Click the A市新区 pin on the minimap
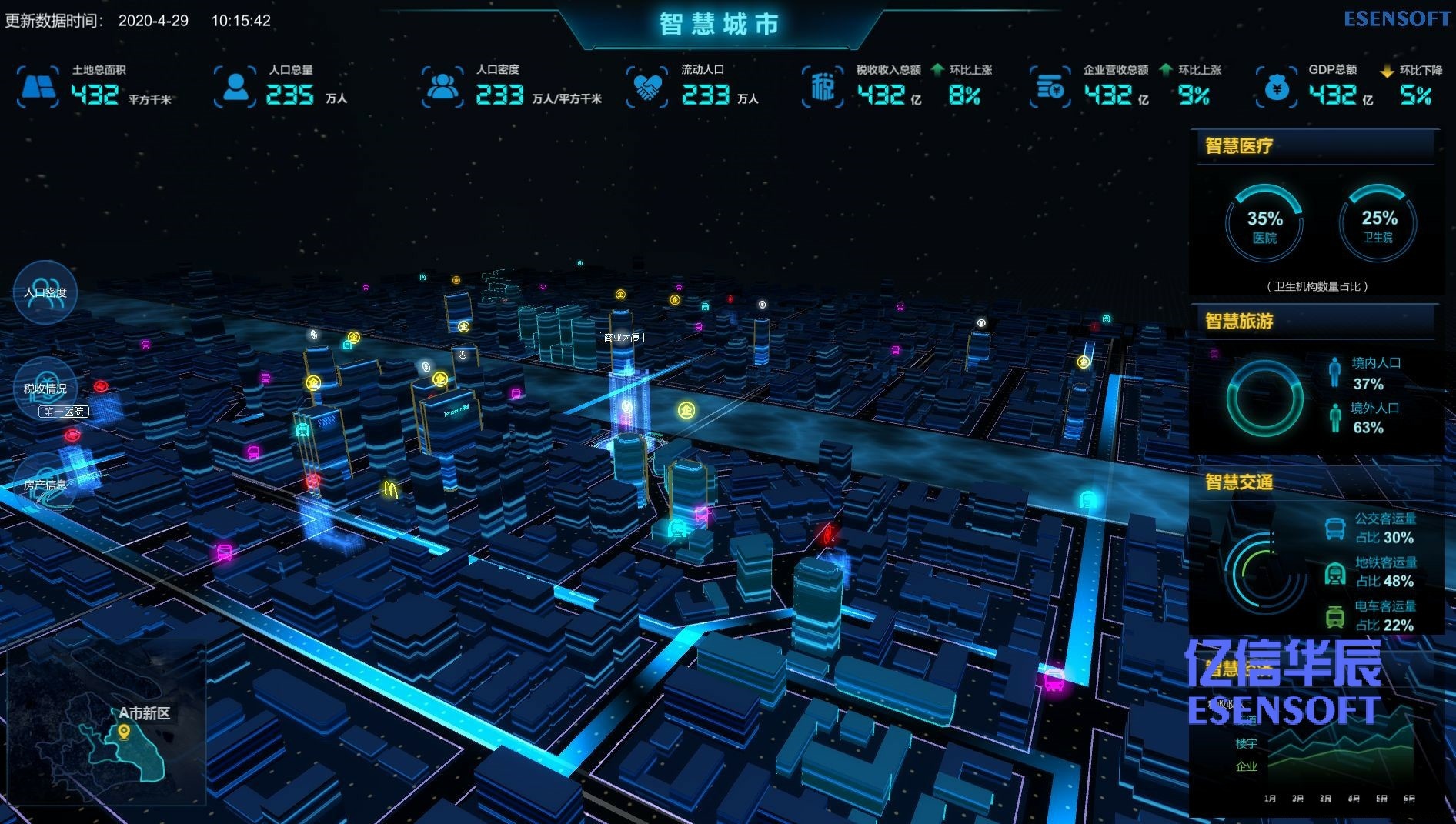 pos(124,732)
